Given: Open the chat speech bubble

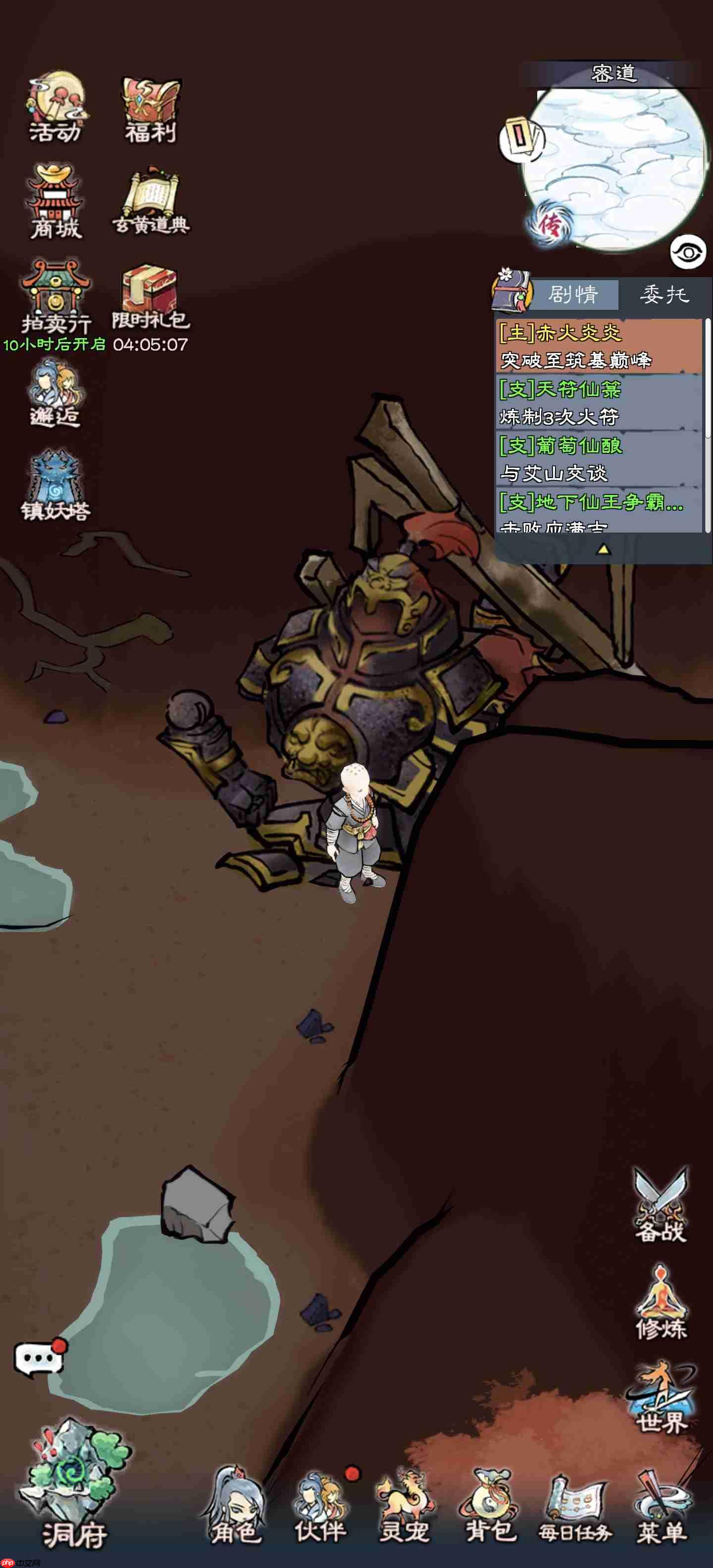Looking at the screenshot, I should pos(39,1357).
